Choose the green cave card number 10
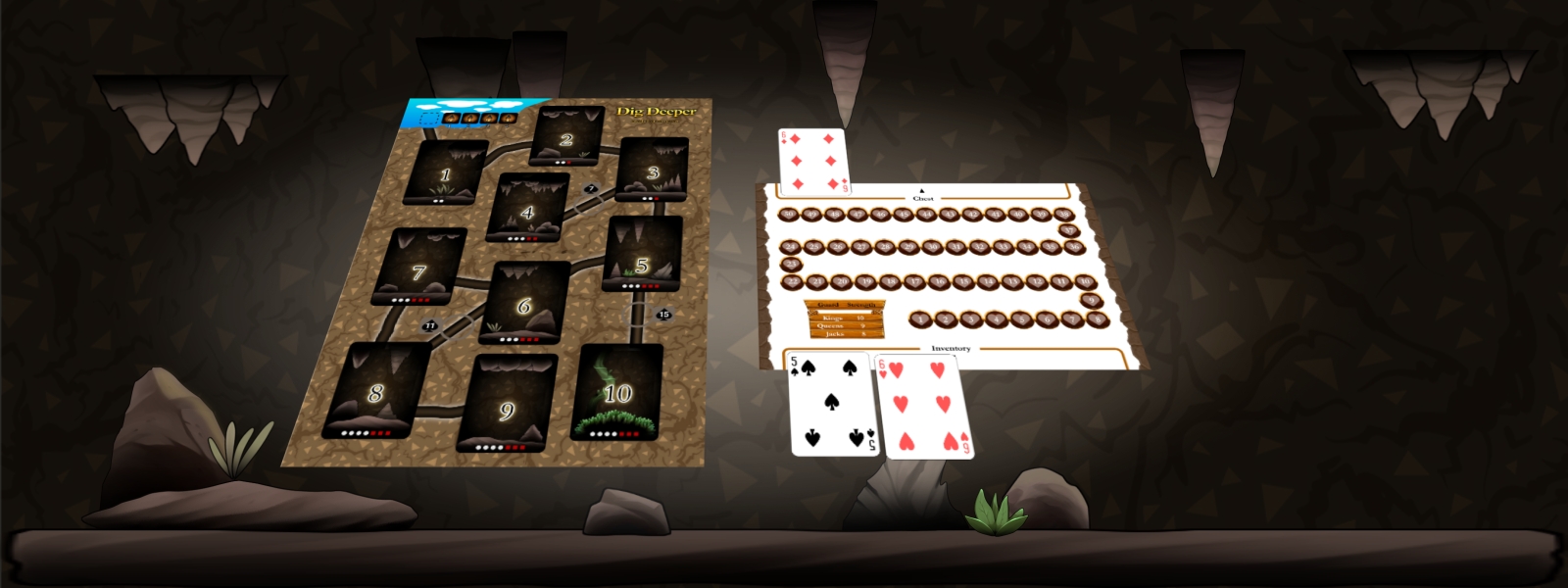The height and width of the screenshot is (588, 1568). [x=617, y=392]
